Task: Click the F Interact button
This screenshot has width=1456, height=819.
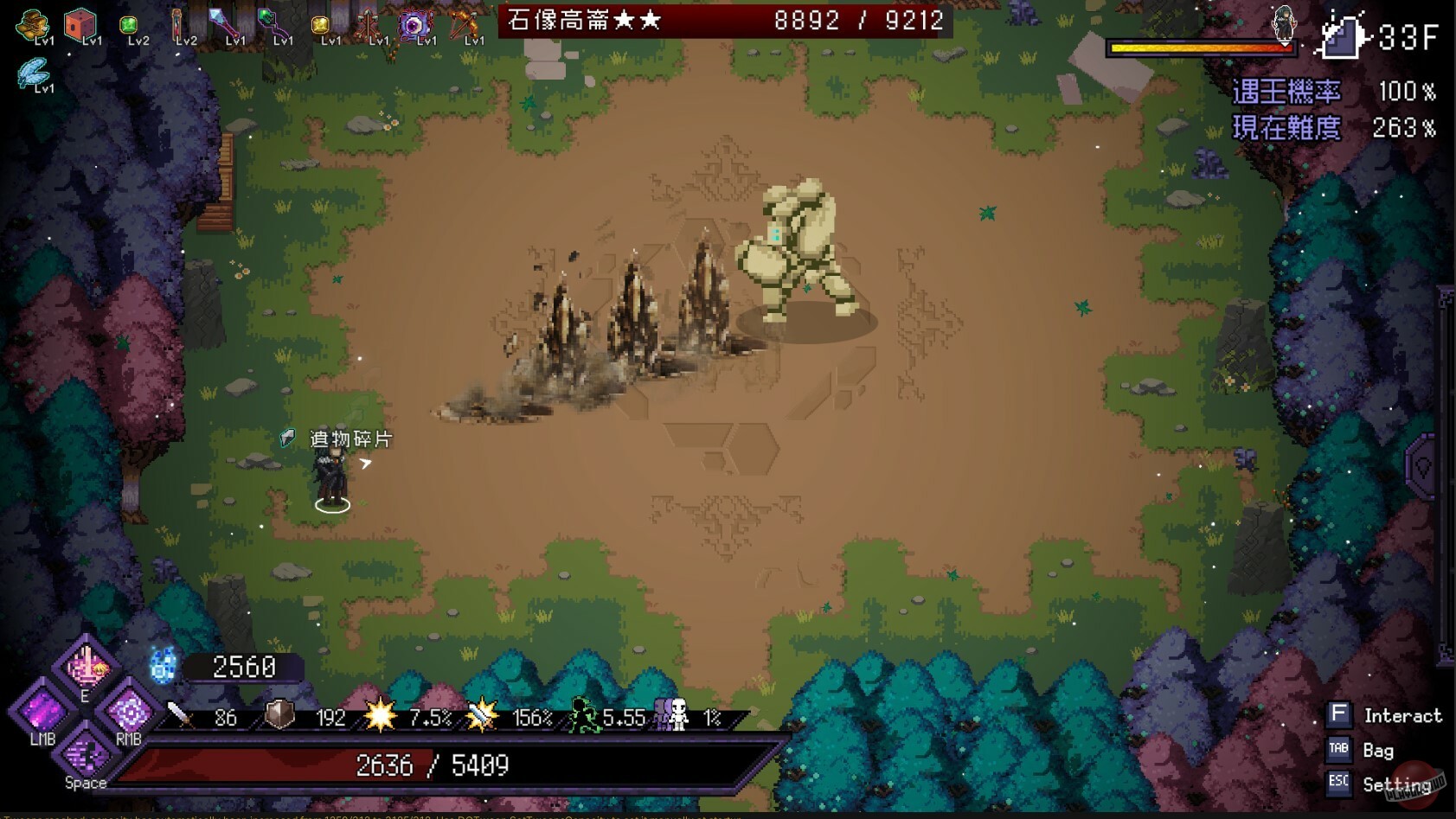Action: (x=1339, y=714)
